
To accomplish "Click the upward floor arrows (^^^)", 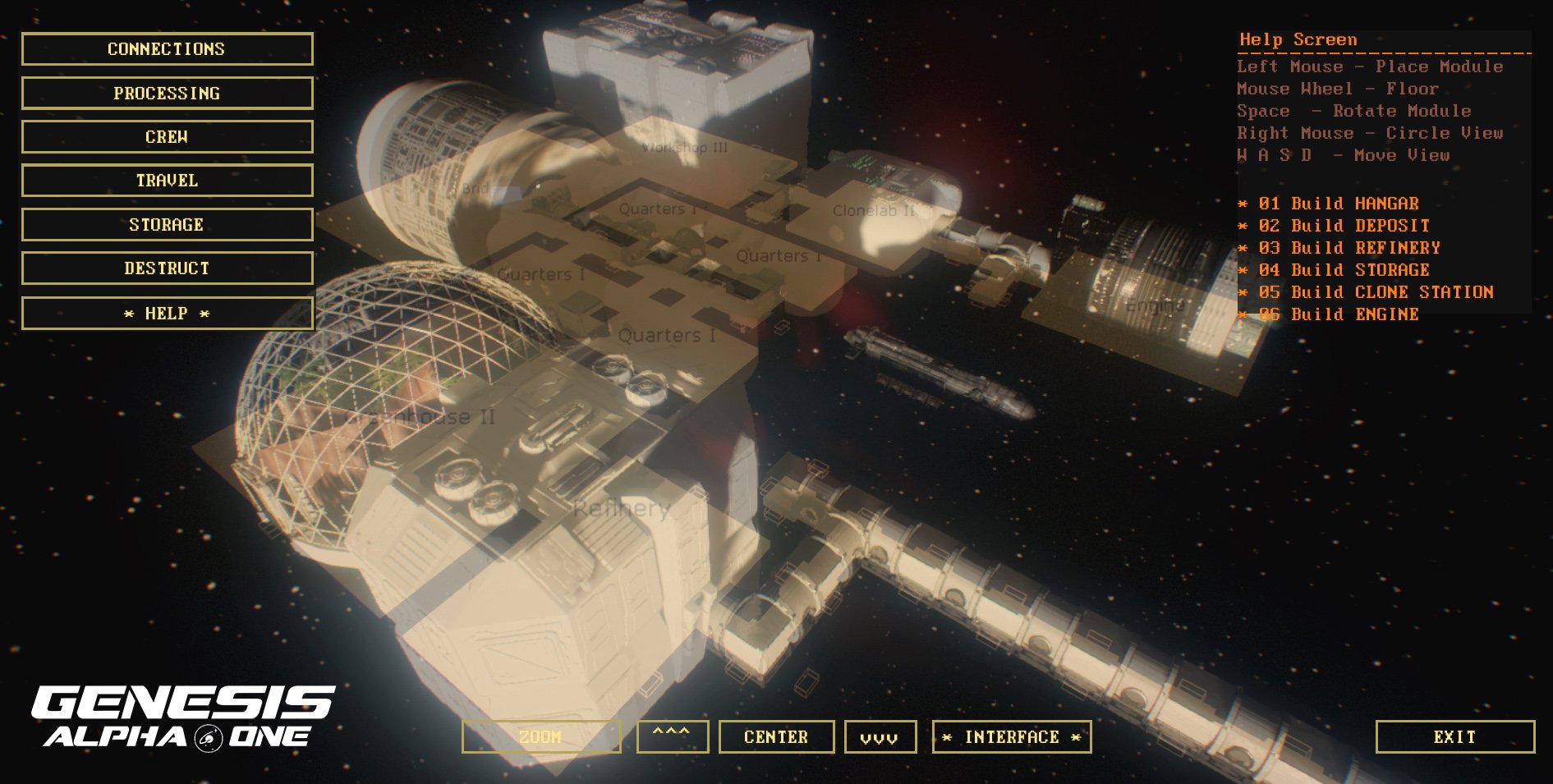I will pyautogui.click(x=673, y=736).
